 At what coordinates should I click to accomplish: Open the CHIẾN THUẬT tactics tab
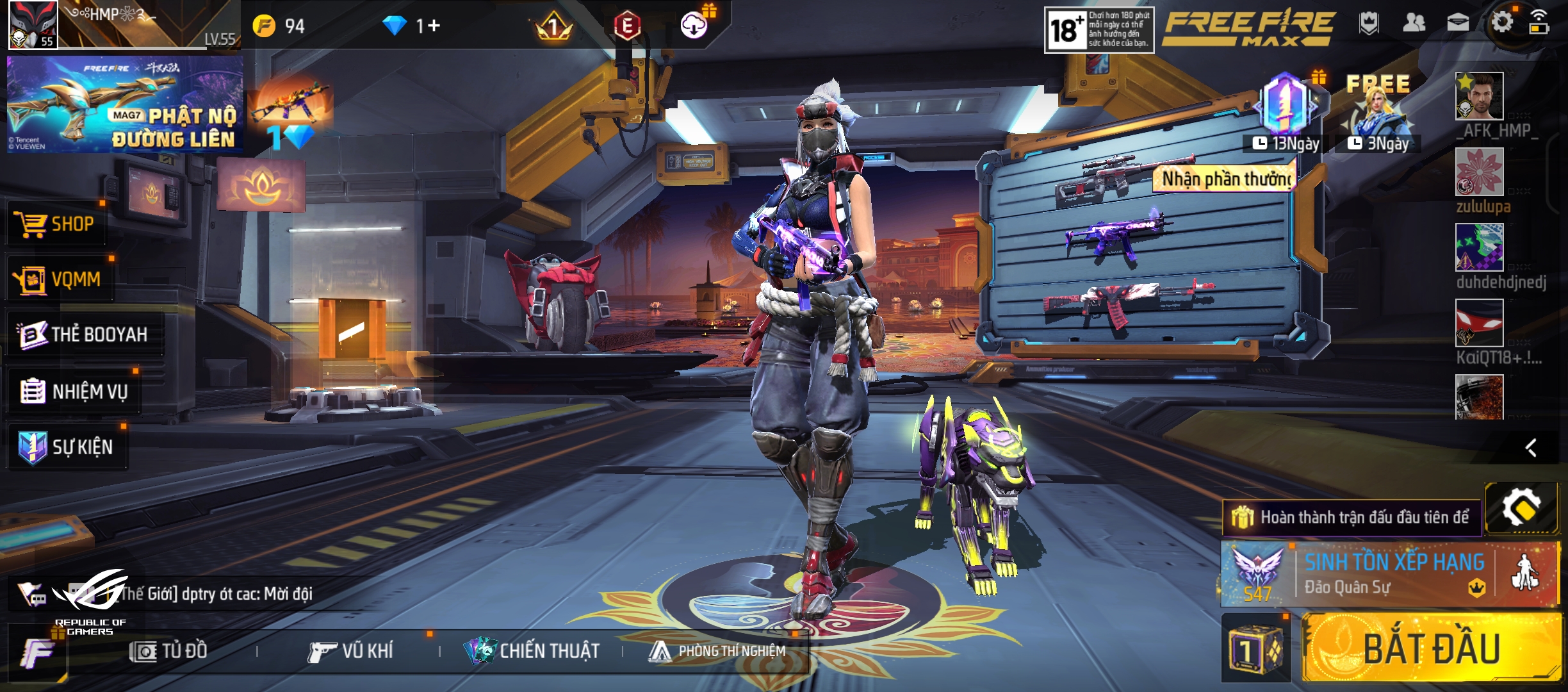click(532, 651)
